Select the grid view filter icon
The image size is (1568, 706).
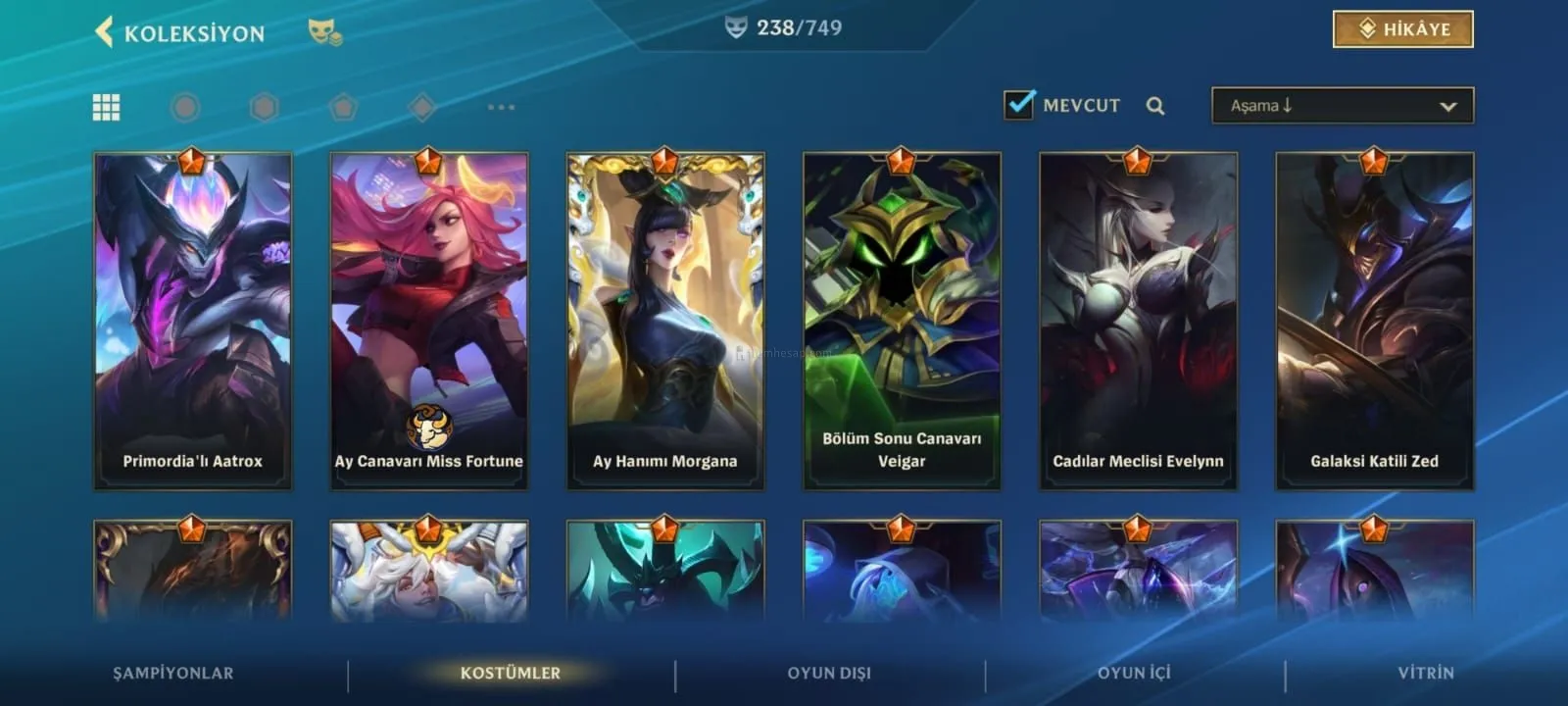106,107
